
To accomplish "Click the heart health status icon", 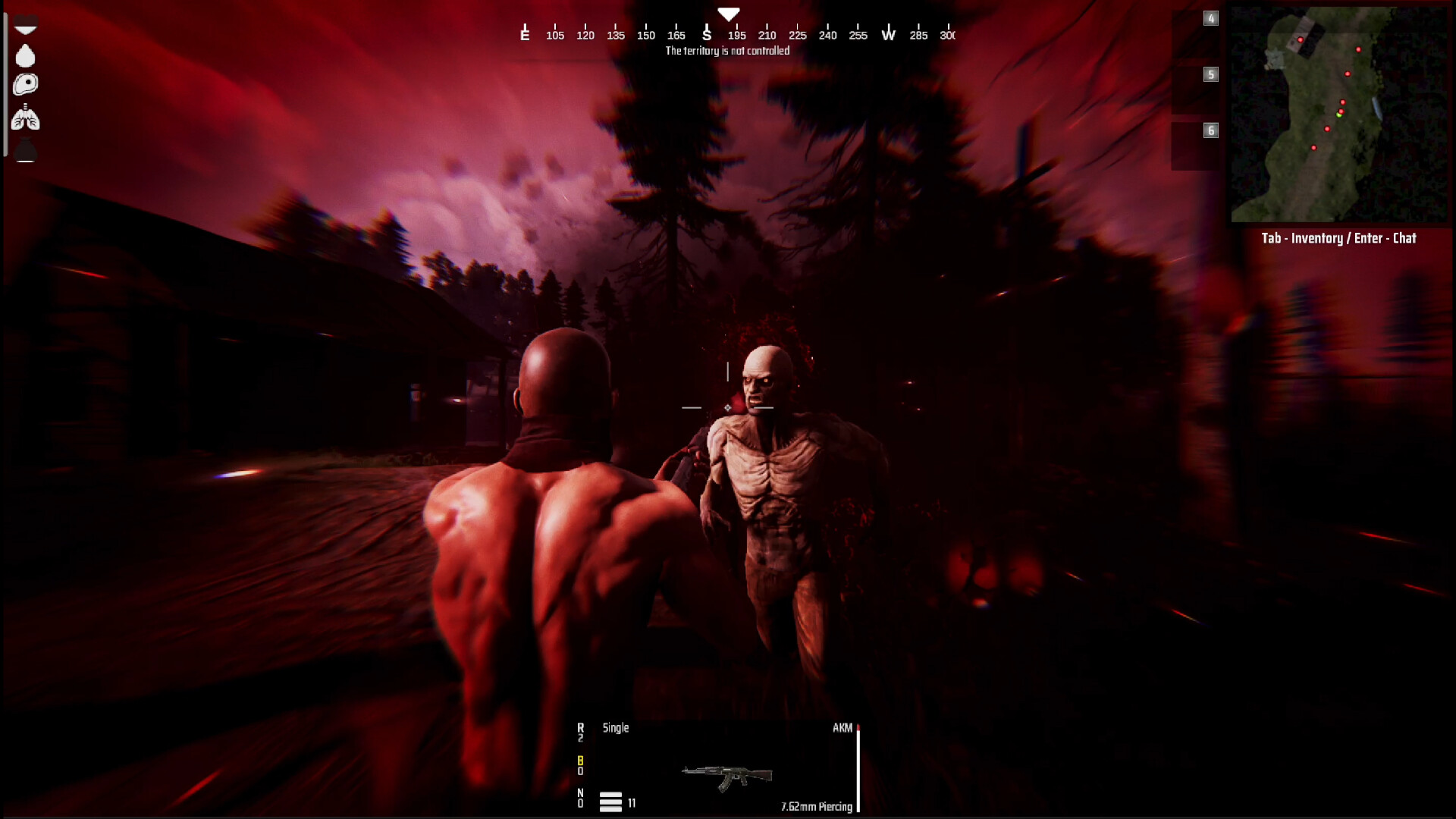I will click(26, 26).
